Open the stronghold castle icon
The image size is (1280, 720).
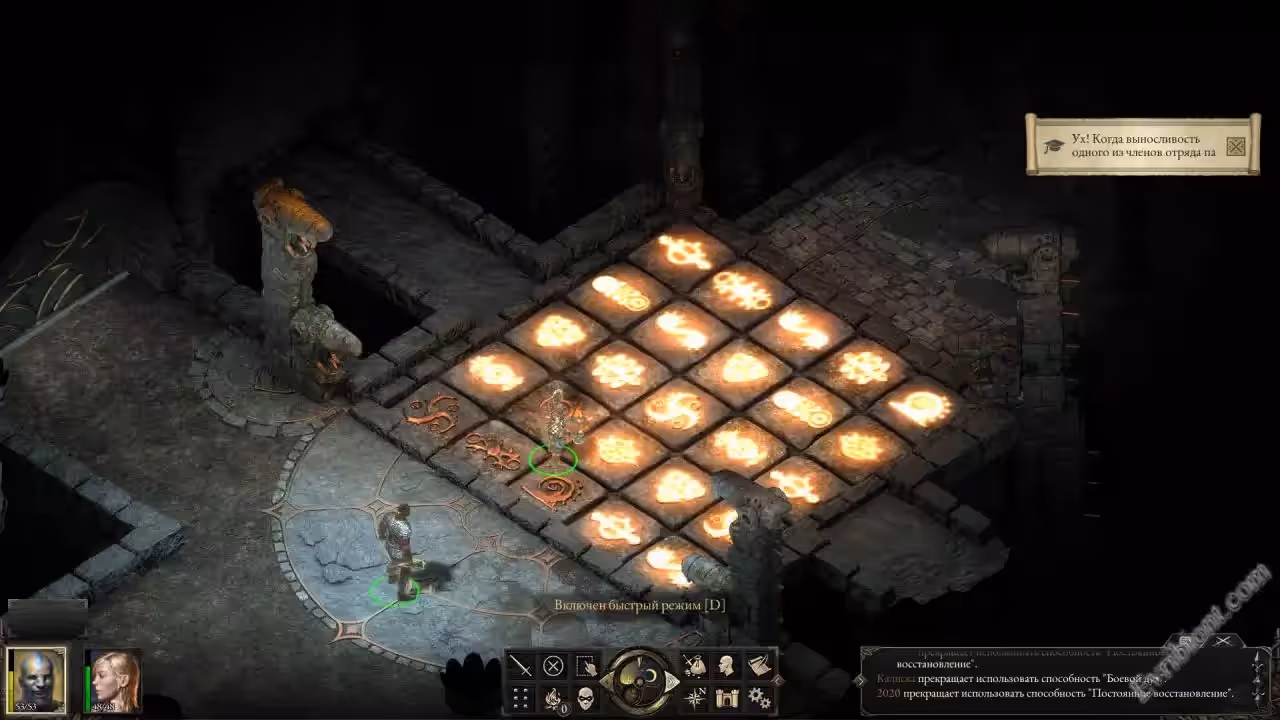[727, 697]
